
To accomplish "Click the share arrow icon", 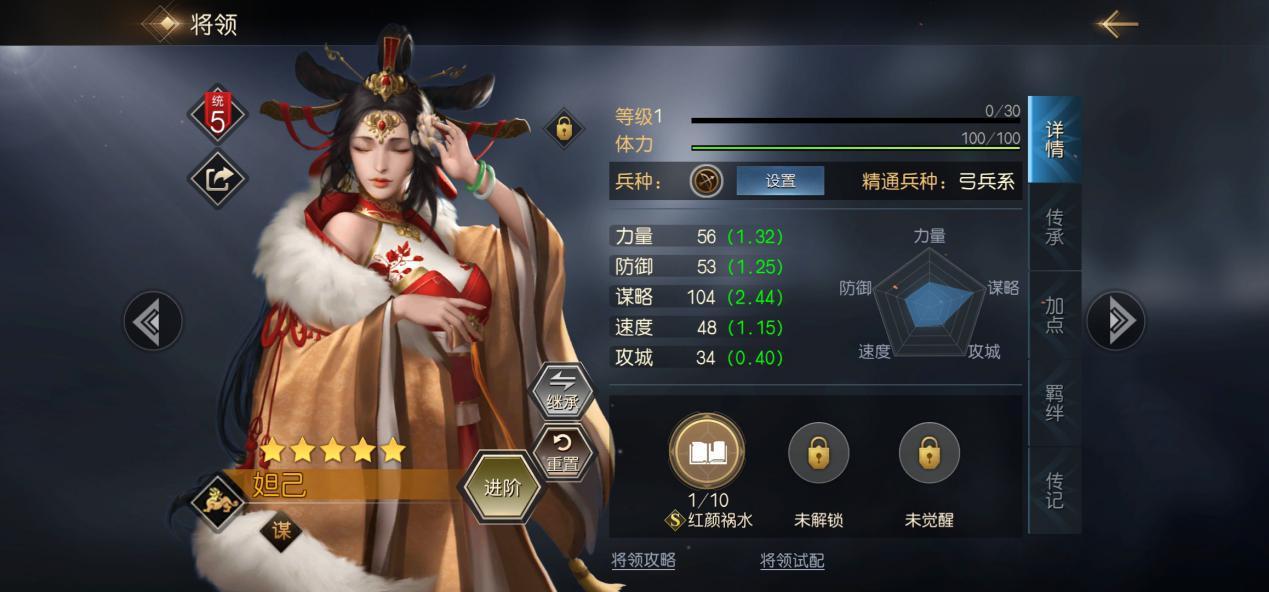I will pos(218,179).
